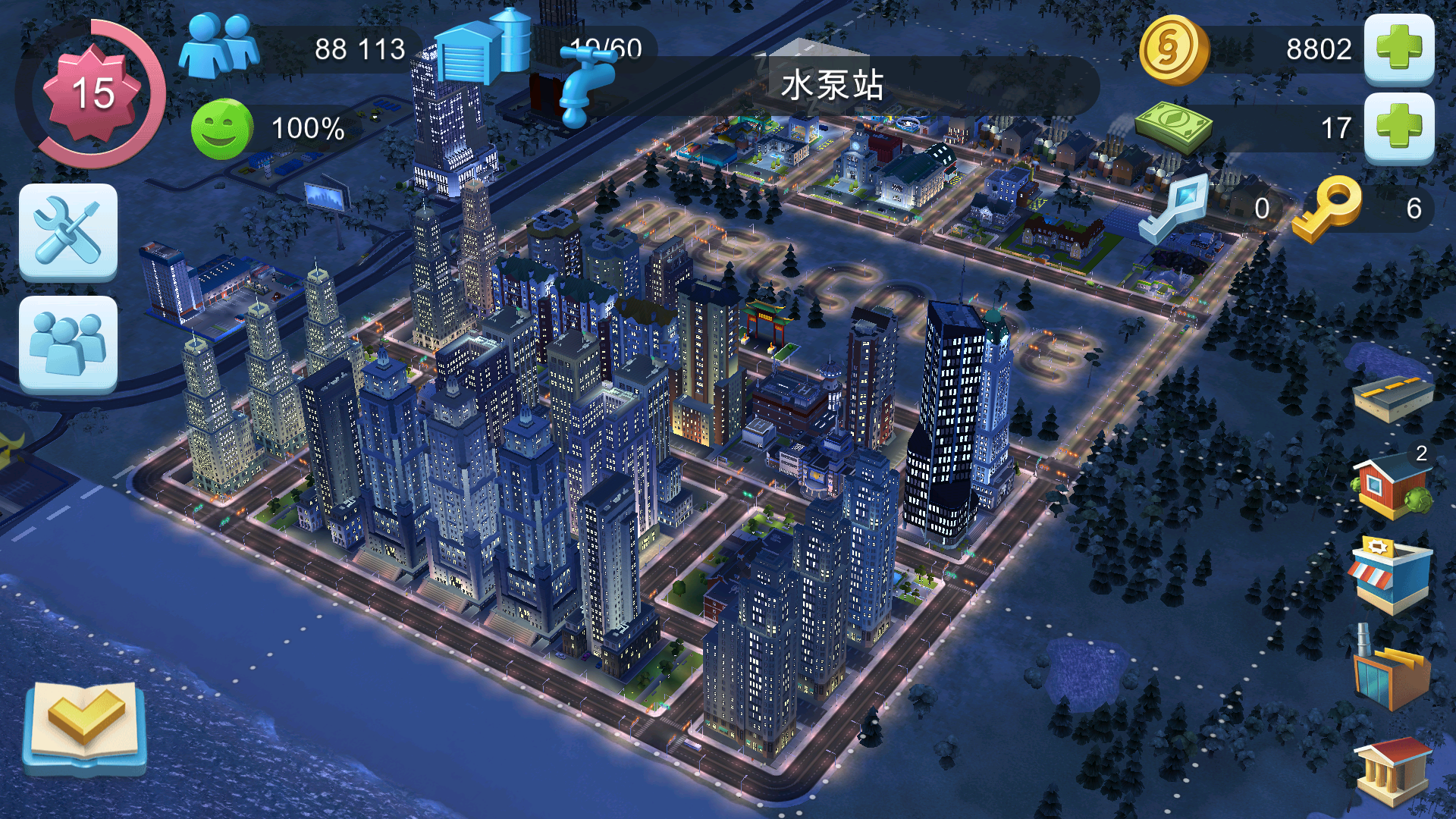Add more Simoleon gold coins
This screenshot has height=819, width=1456.
(1399, 49)
